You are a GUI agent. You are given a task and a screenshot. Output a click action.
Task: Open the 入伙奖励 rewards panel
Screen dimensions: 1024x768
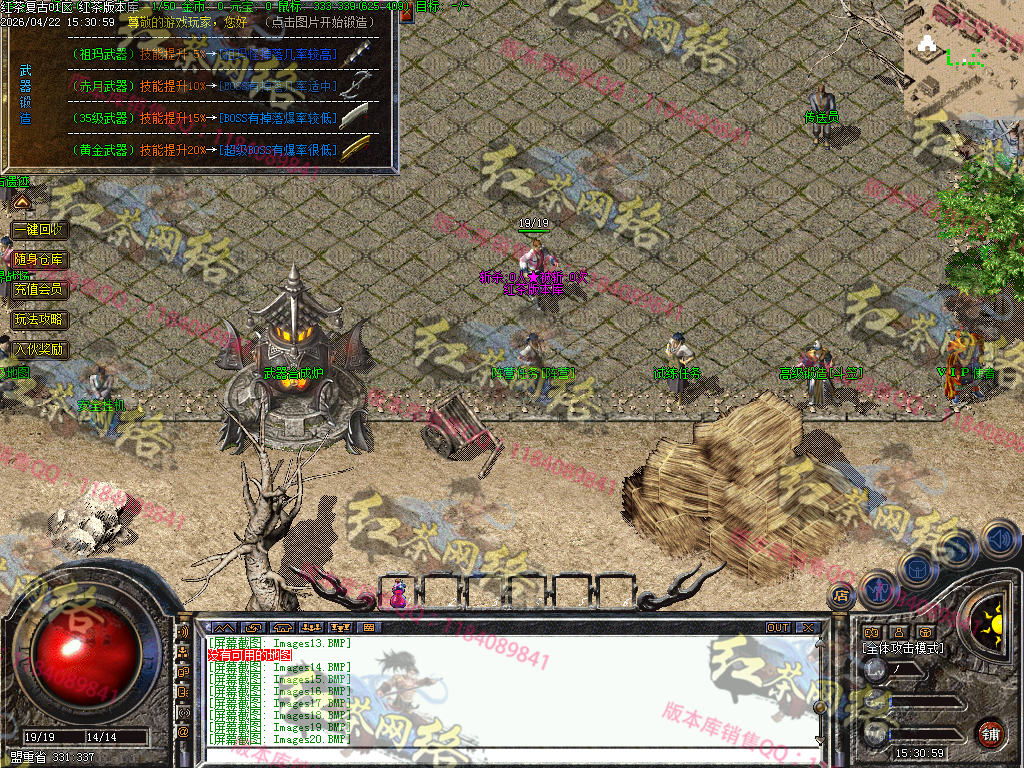pos(40,350)
